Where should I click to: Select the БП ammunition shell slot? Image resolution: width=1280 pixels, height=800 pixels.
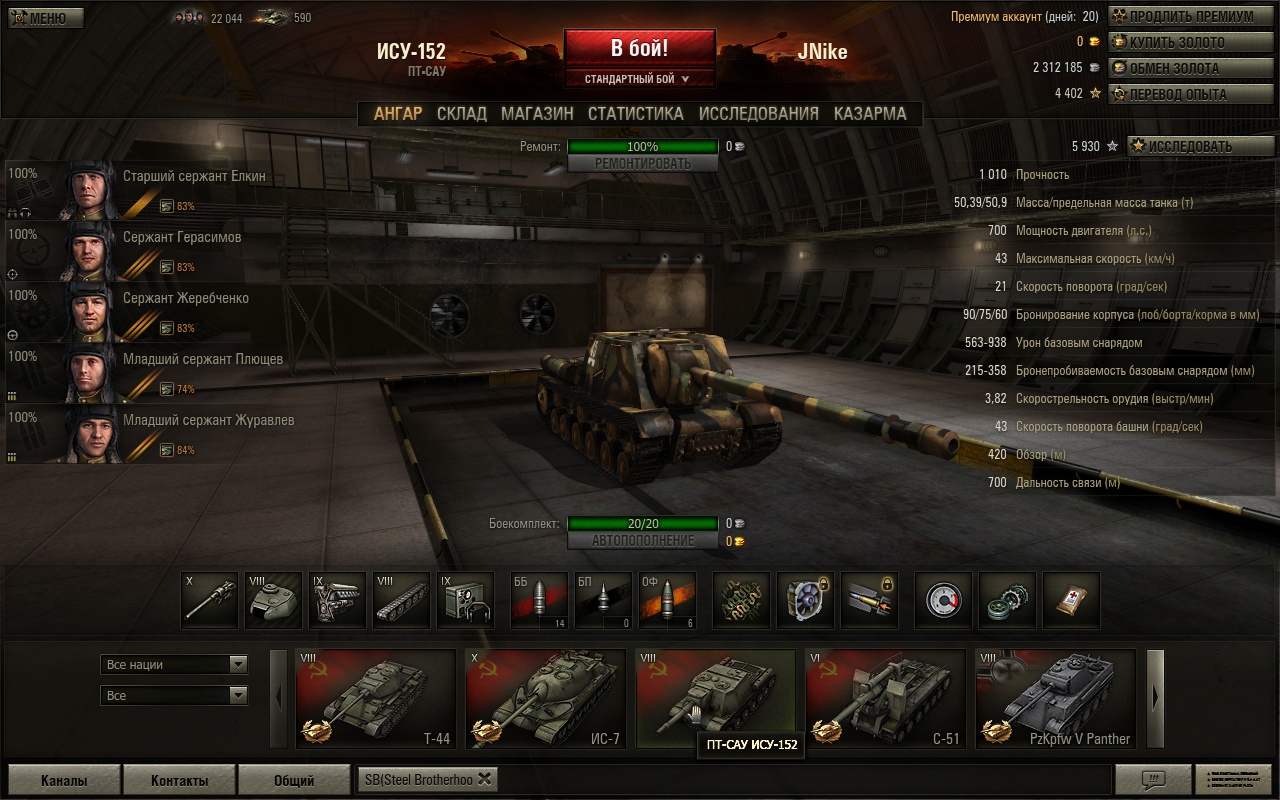pyautogui.click(x=603, y=600)
